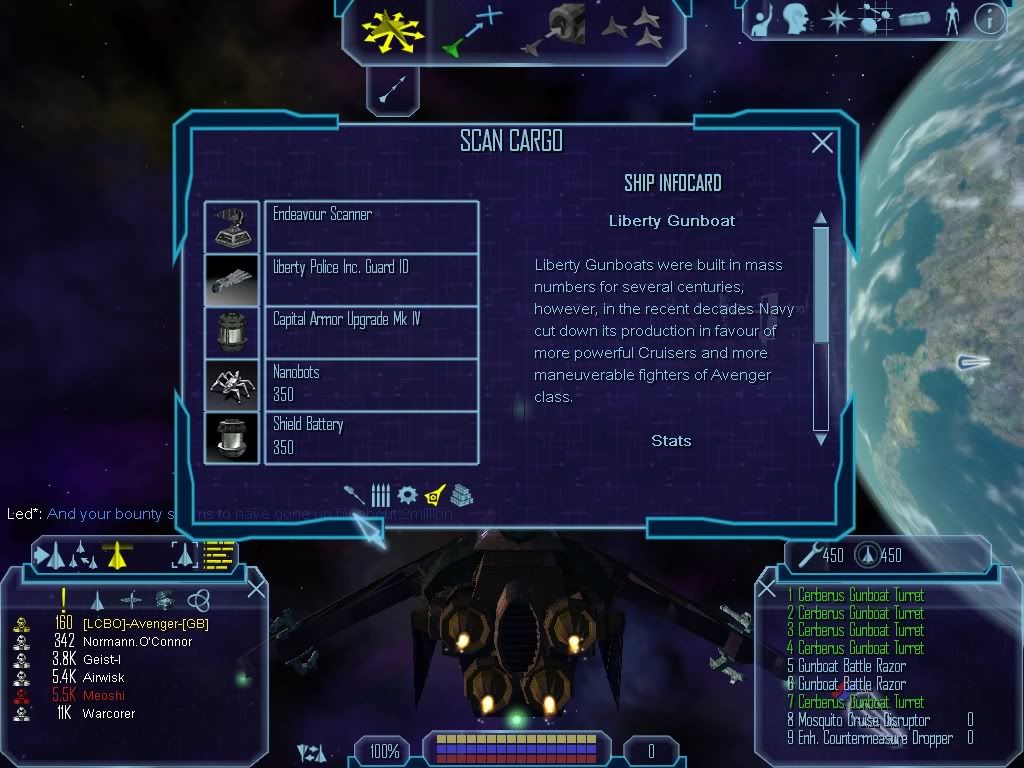Switch to the stacked crates cargo filter

click(461, 494)
